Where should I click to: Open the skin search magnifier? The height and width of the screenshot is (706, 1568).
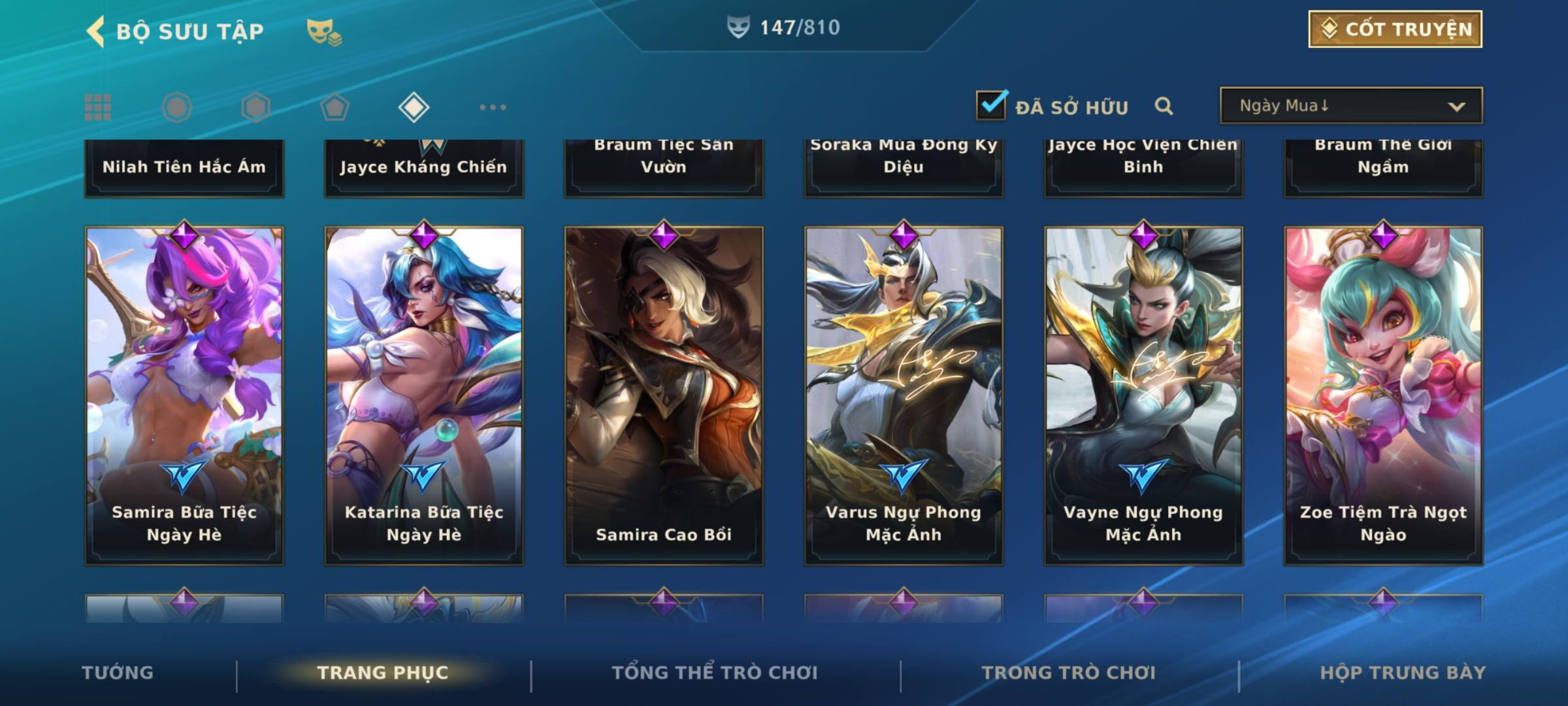[x=1164, y=106]
